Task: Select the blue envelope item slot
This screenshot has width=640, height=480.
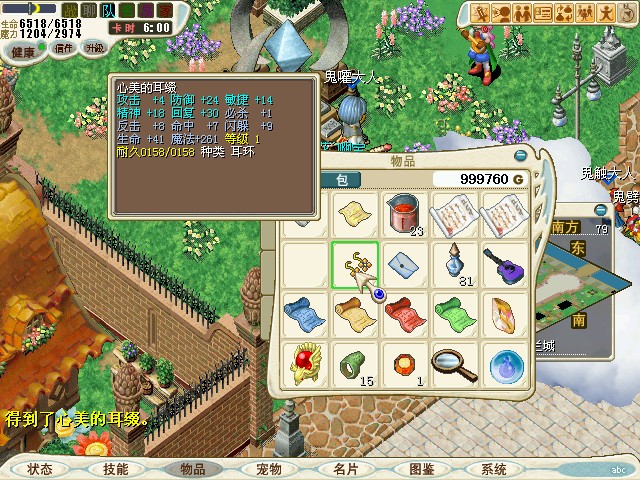Action: pos(405,265)
